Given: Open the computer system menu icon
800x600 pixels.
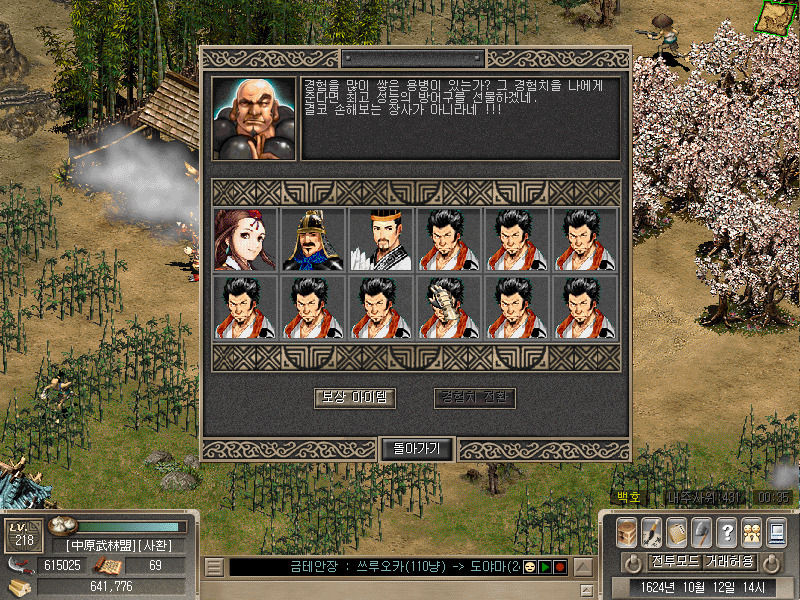Looking at the screenshot, I should pyautogui.click(x=776, y=531).
